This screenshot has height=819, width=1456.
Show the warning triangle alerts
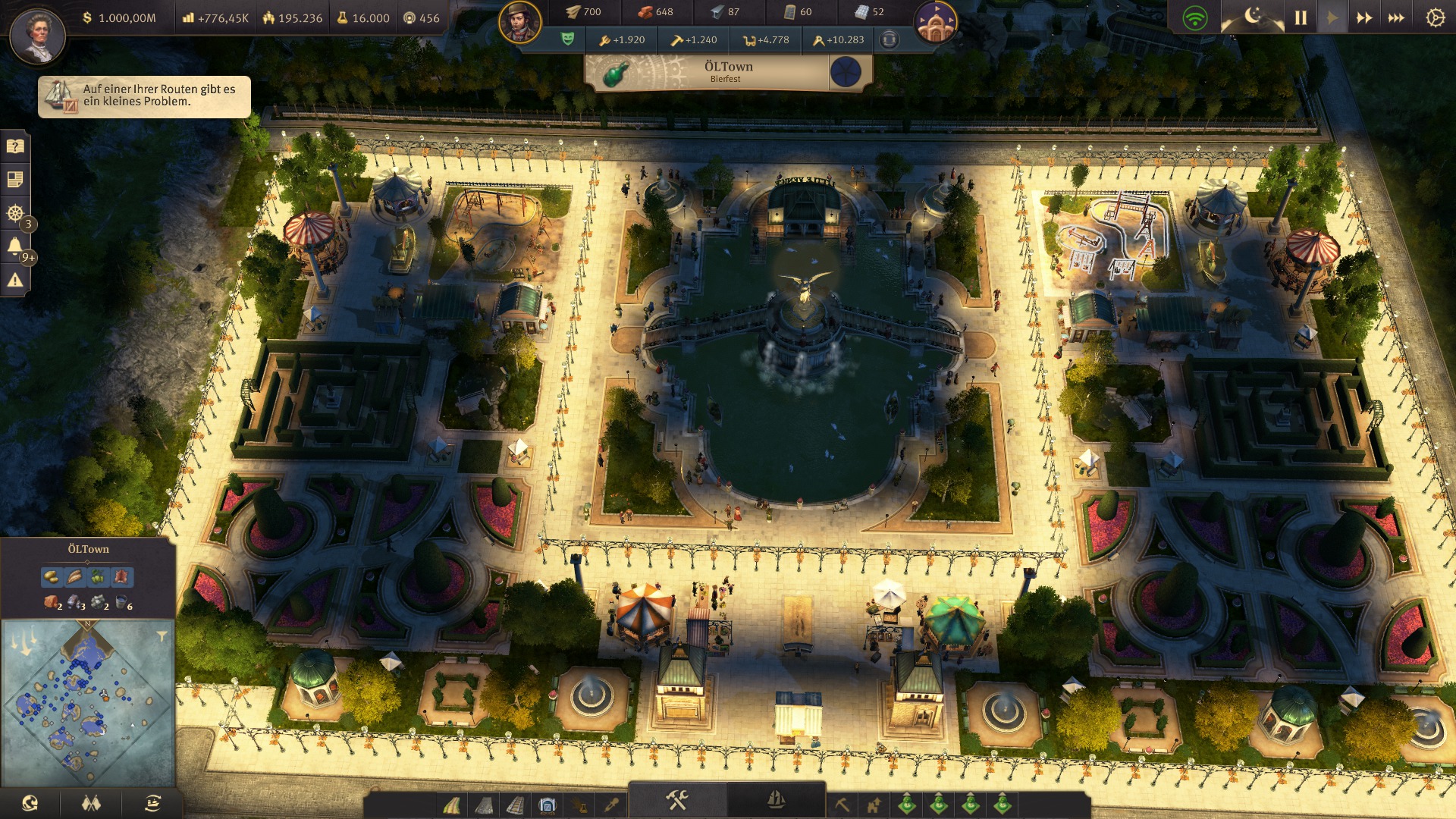coord(14,281)
